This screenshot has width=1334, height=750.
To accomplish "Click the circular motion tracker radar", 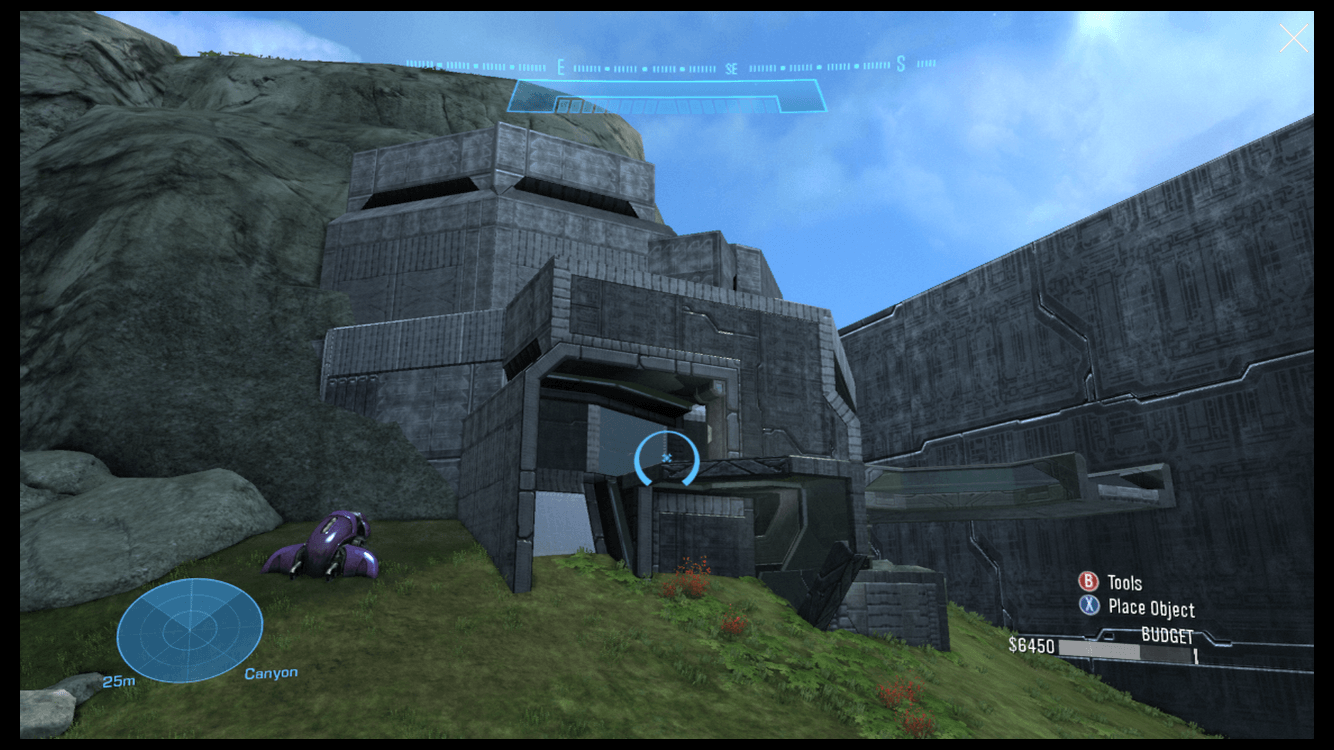I will click(190, 630).
